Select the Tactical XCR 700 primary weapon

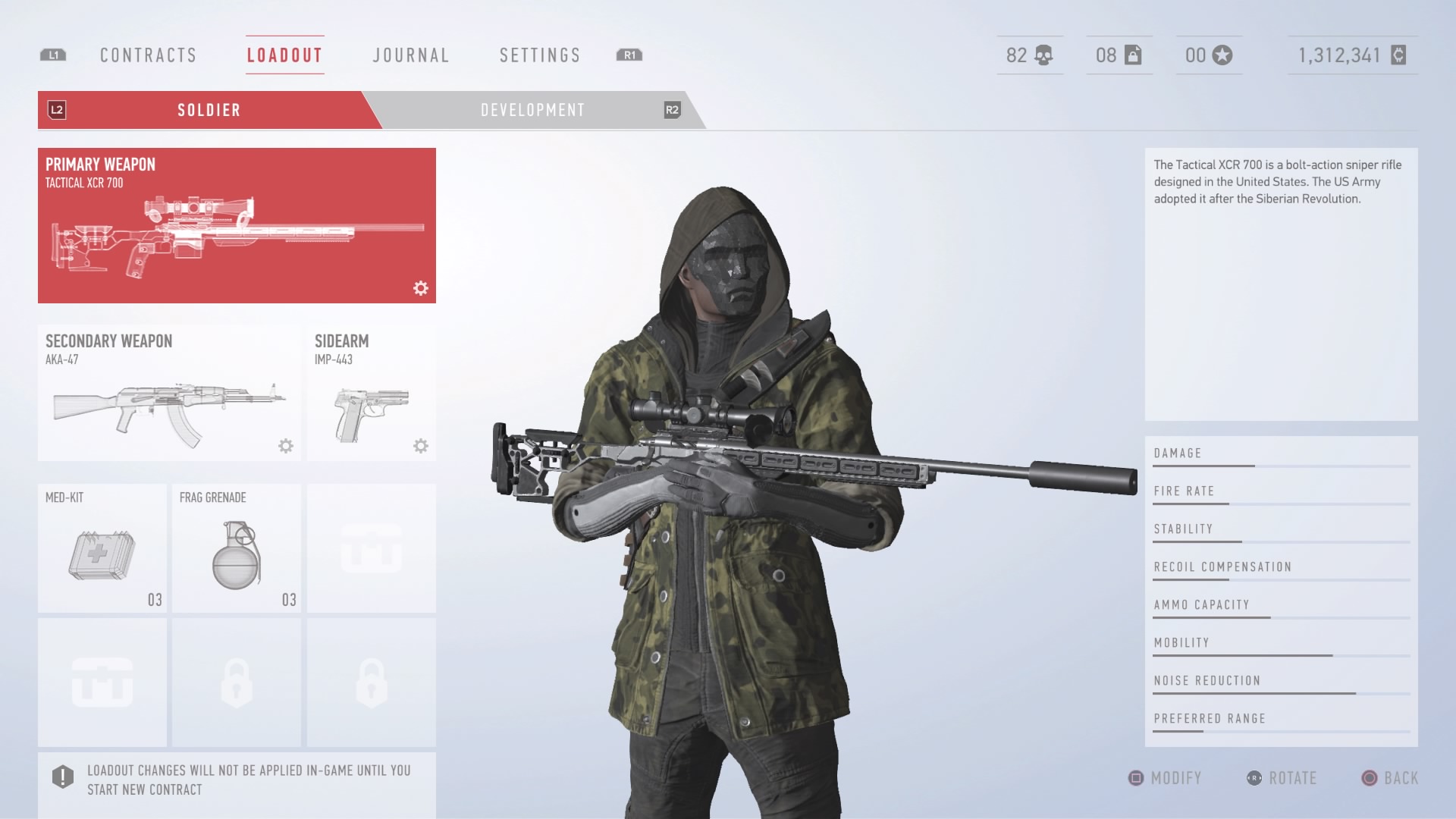pyautogui.click(x=237, y=225)
